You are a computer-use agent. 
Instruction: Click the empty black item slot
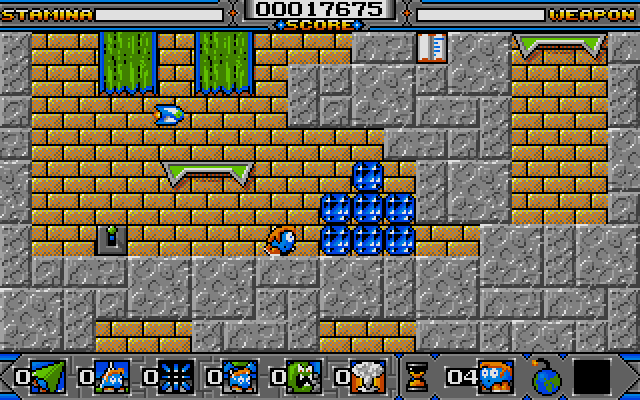click(593, 377)
